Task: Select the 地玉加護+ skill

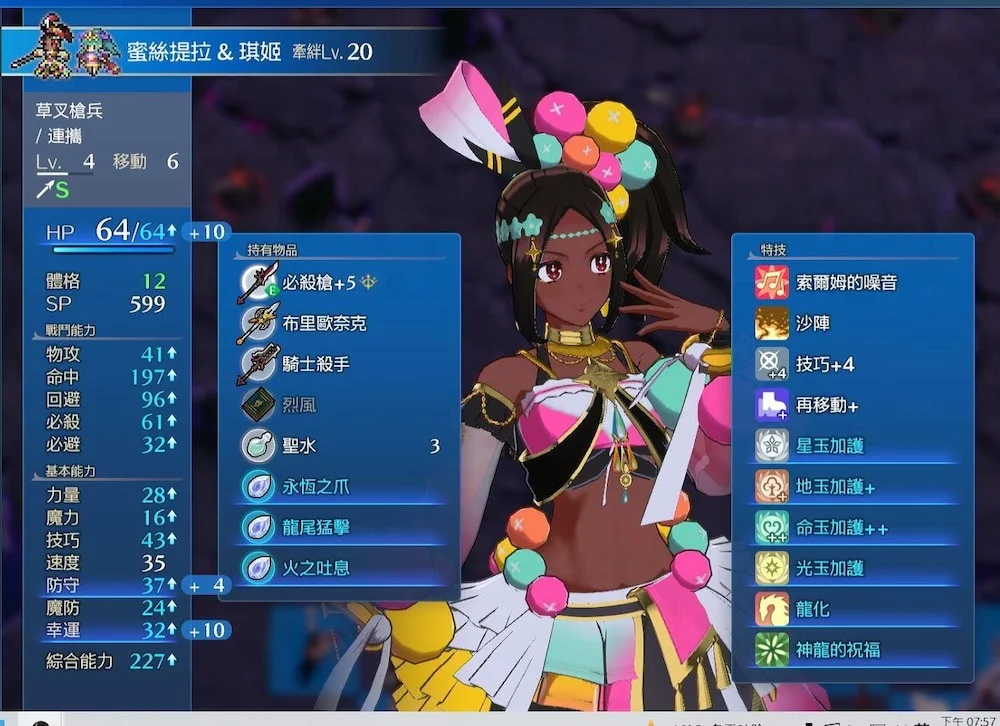Action: [835, 487]
